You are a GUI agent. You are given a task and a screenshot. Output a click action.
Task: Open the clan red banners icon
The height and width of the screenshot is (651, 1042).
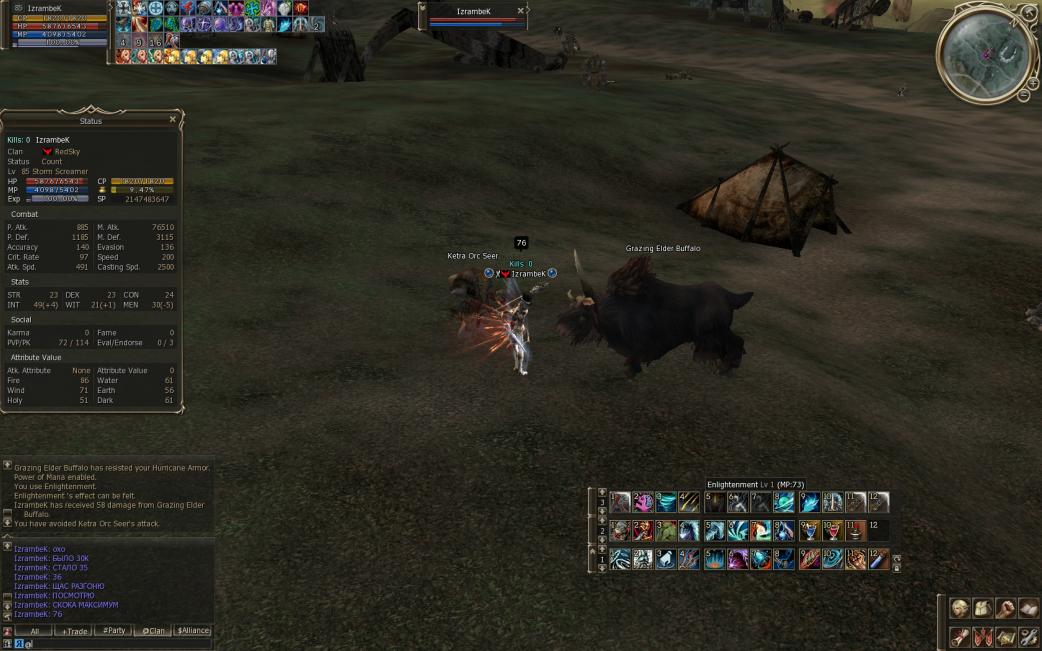coord(982,636)
